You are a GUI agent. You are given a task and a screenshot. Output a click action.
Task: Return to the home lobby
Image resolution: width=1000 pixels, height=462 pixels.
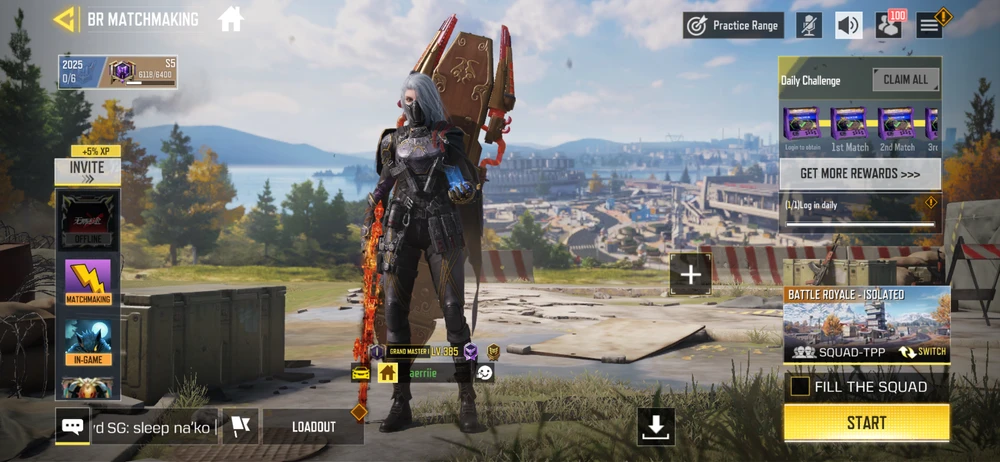(231, 19)
